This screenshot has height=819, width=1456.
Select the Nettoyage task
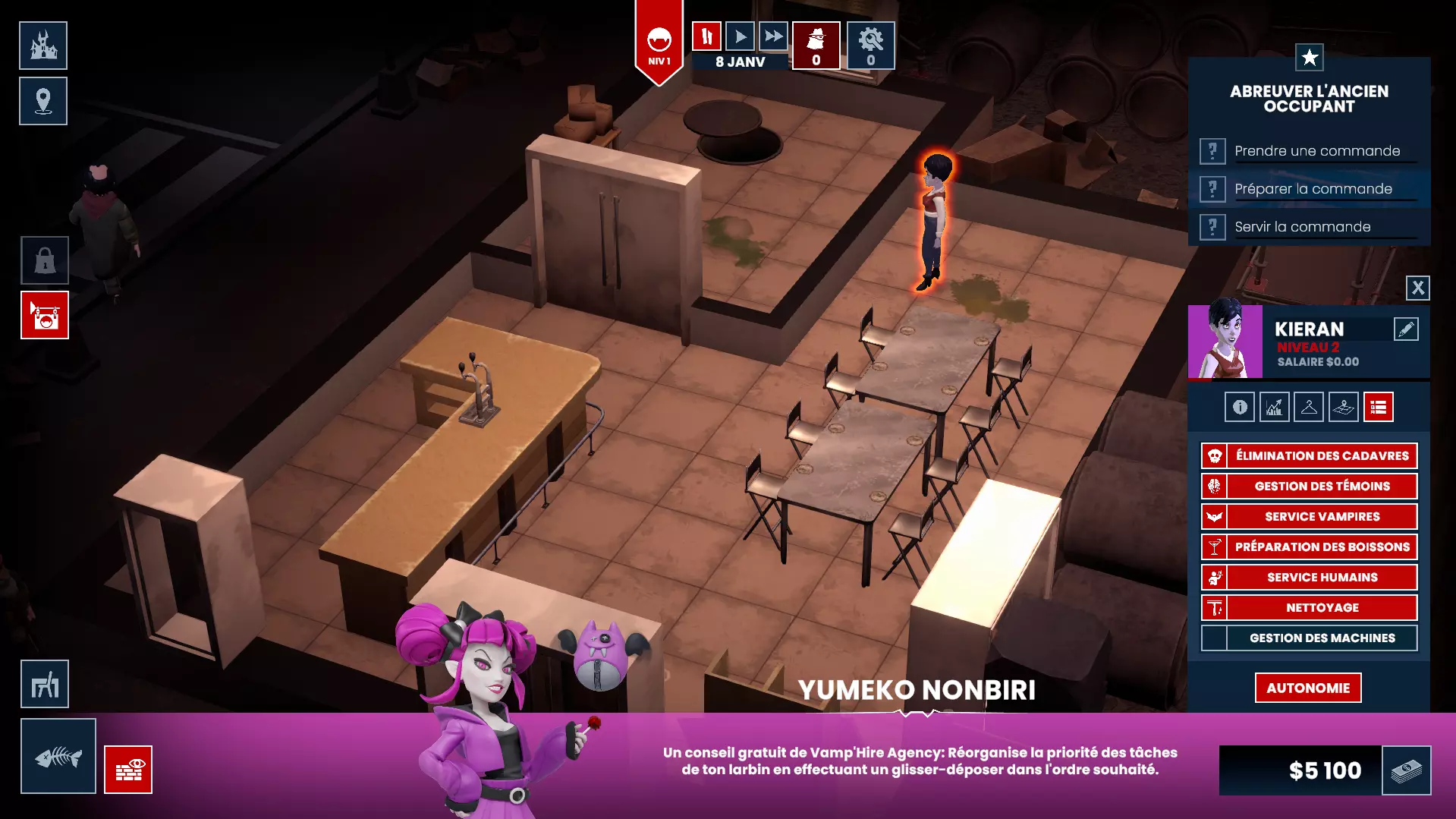click(x=1321, y=608)
